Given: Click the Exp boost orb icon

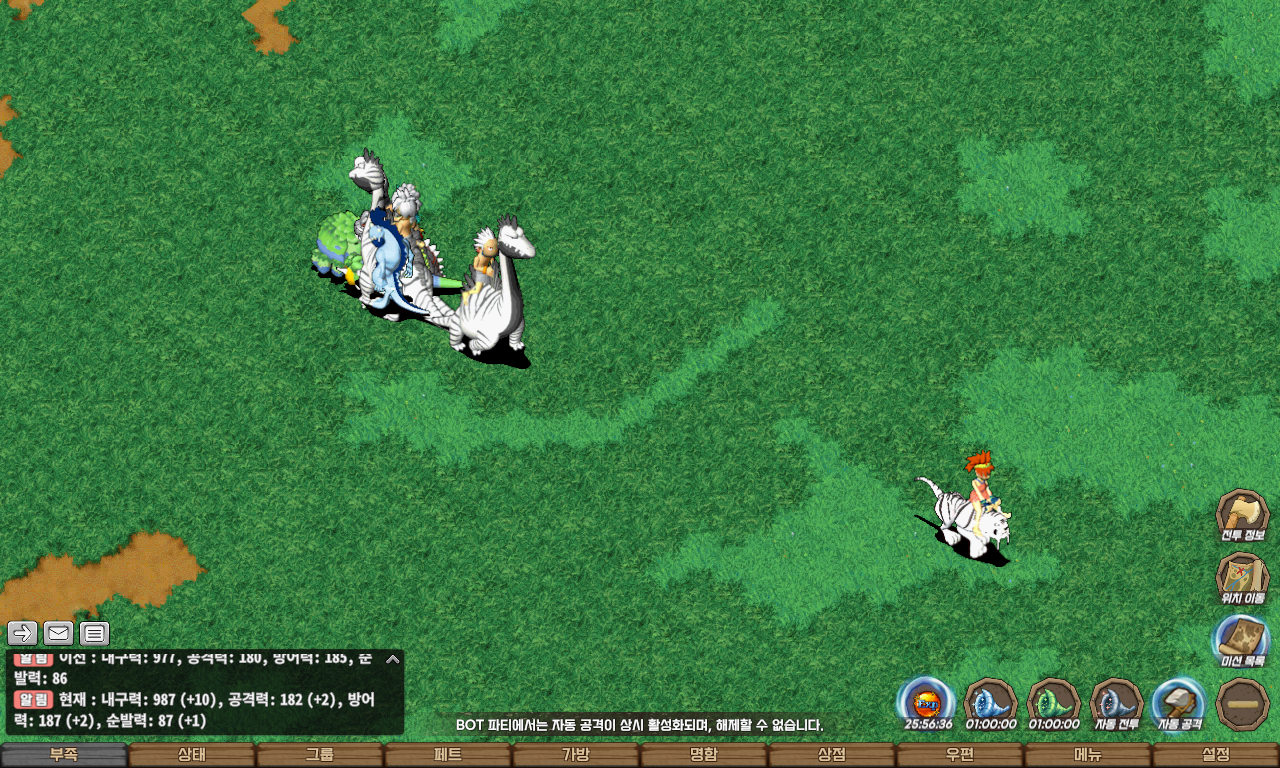Looking at the screenshot, I should point(925,703).
